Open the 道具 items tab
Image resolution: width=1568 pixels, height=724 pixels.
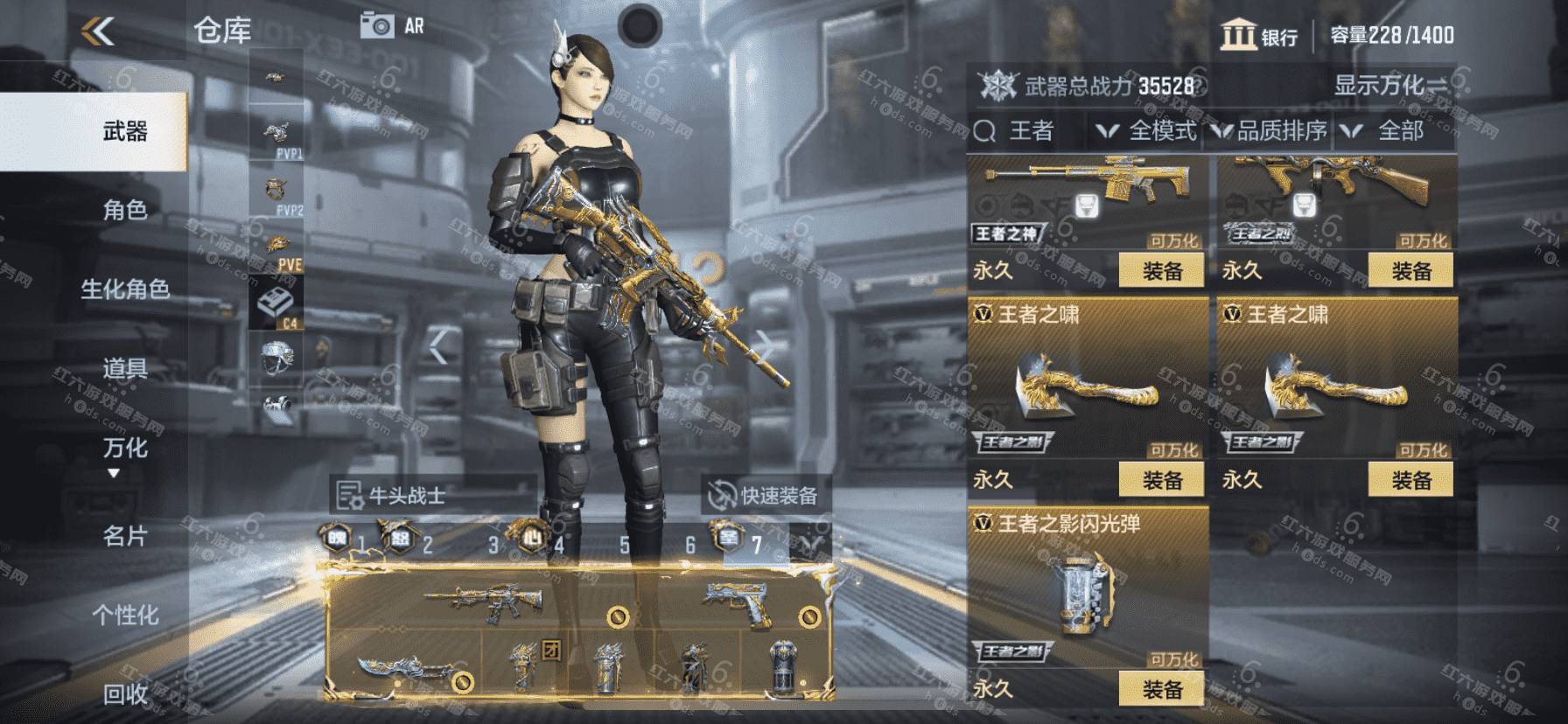pos(124,368)
